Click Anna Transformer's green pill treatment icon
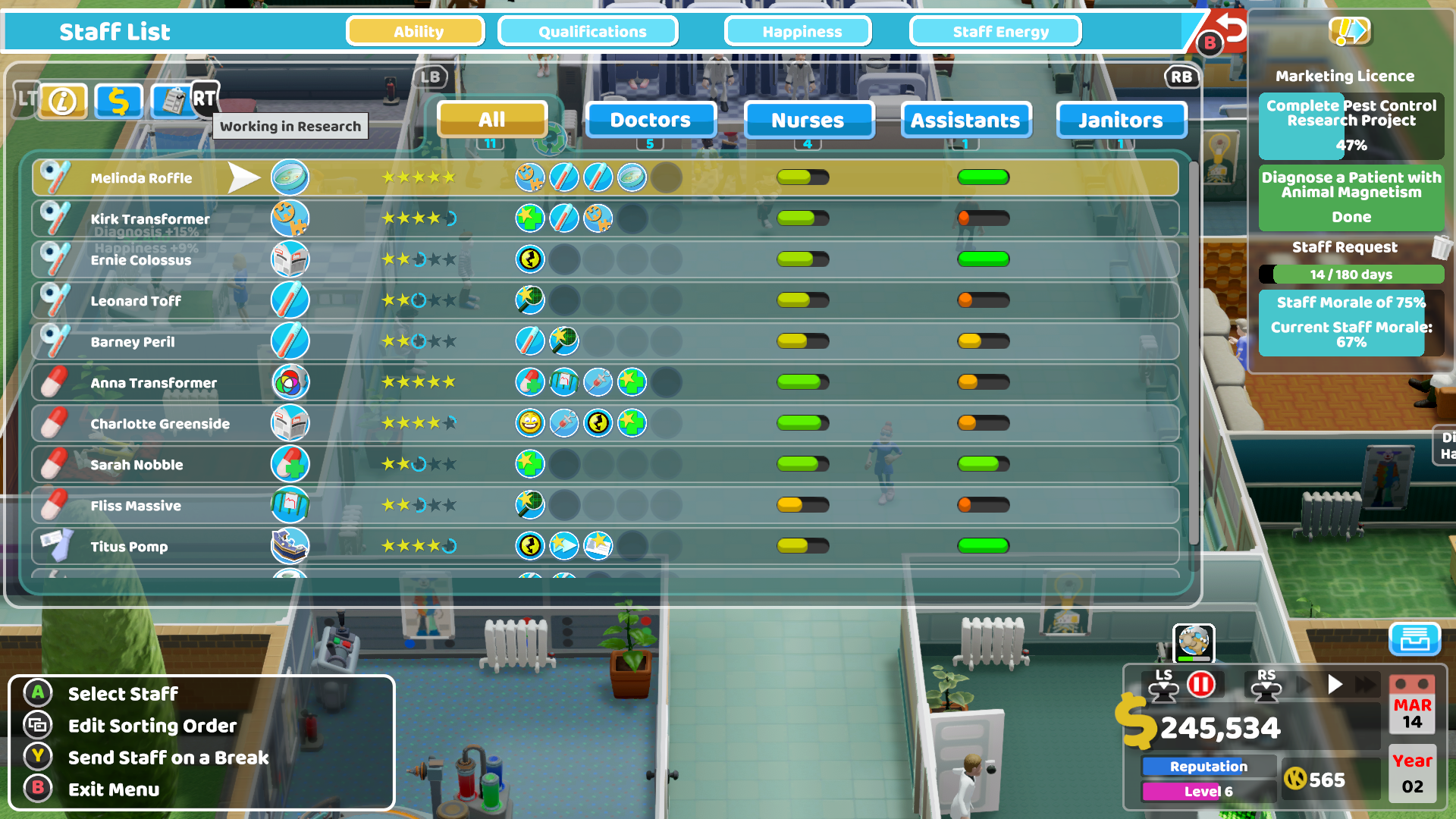 point(529,382)
